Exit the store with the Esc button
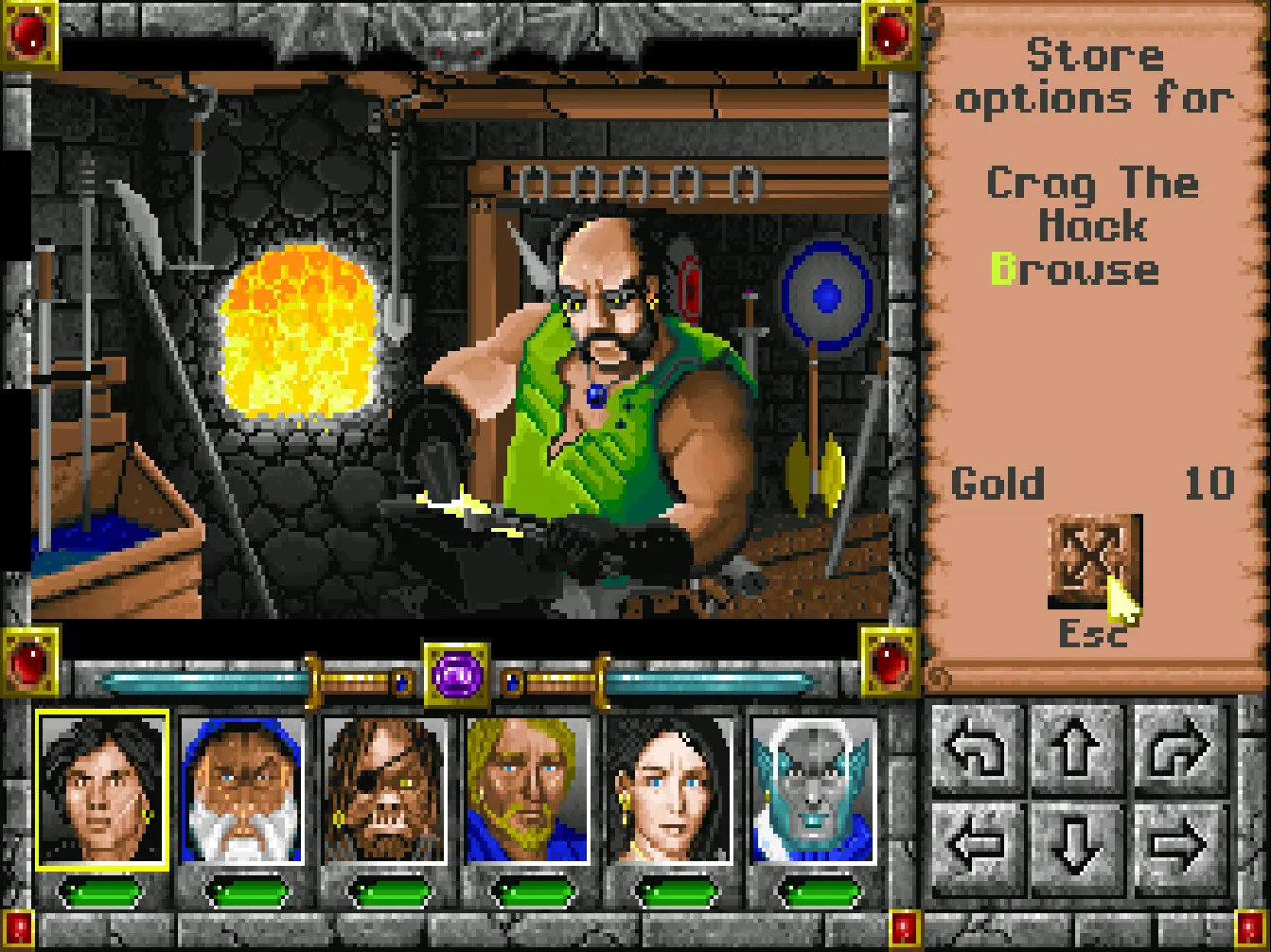1271x952 pixels. pyautogui.click(x=1093, y=562)
